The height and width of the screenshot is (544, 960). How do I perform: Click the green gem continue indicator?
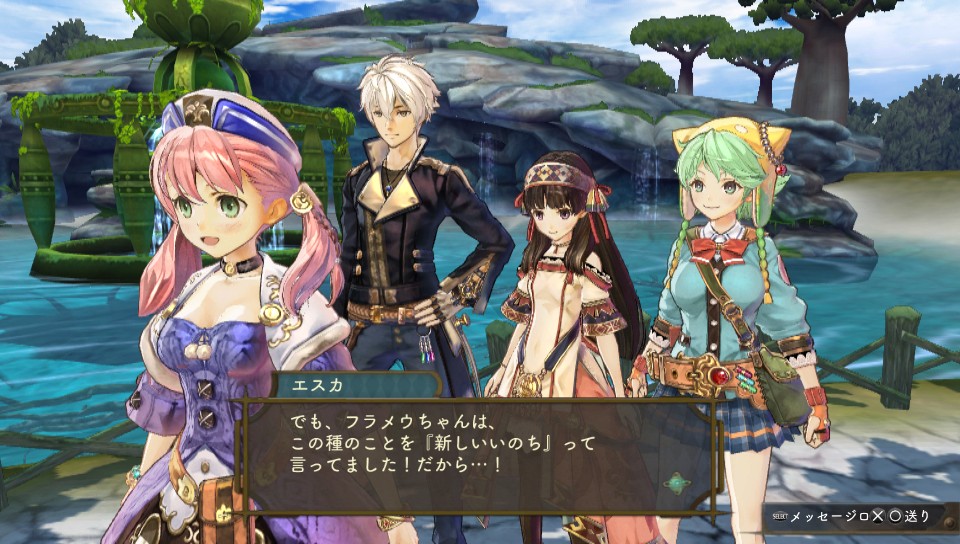click(x=677, y=482)
